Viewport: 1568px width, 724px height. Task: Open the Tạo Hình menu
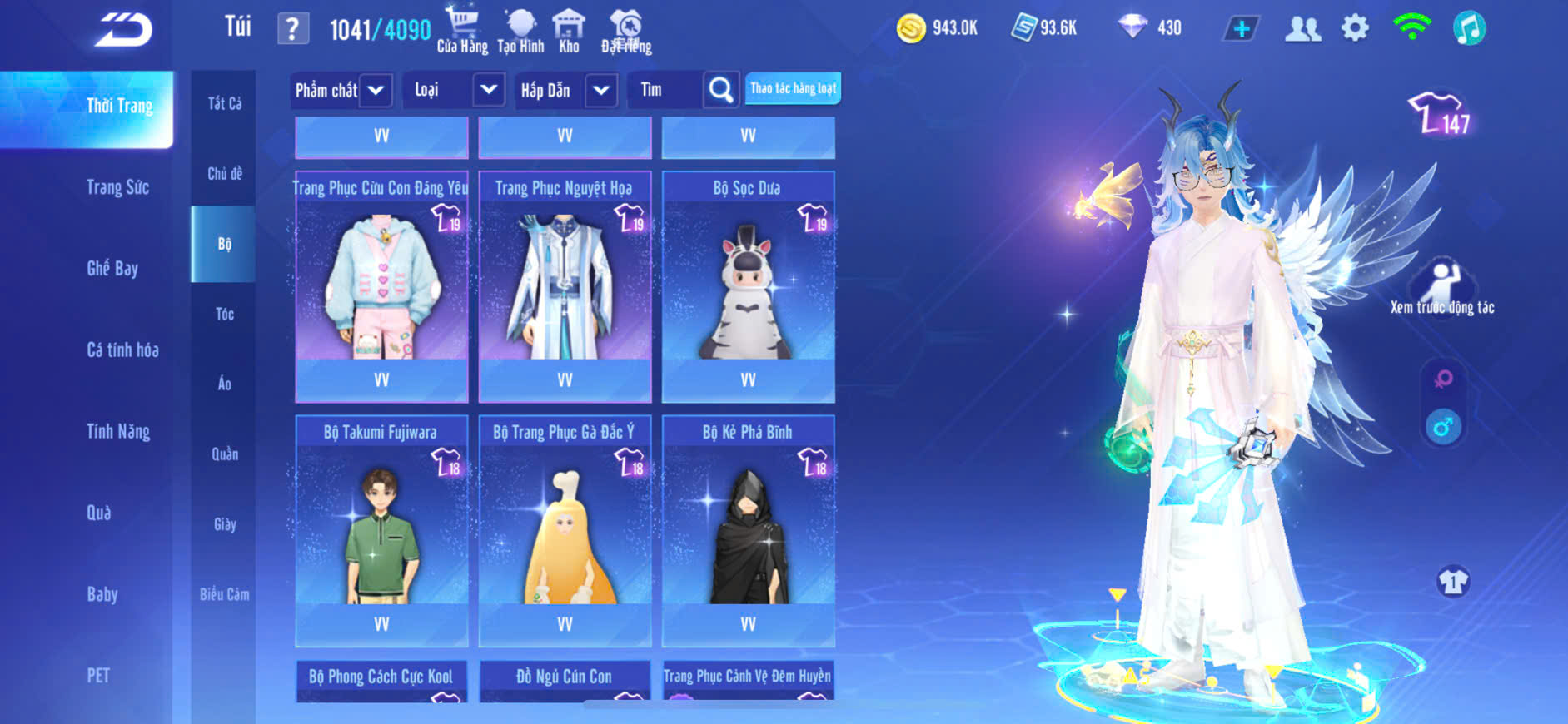[x=520, y=30]
